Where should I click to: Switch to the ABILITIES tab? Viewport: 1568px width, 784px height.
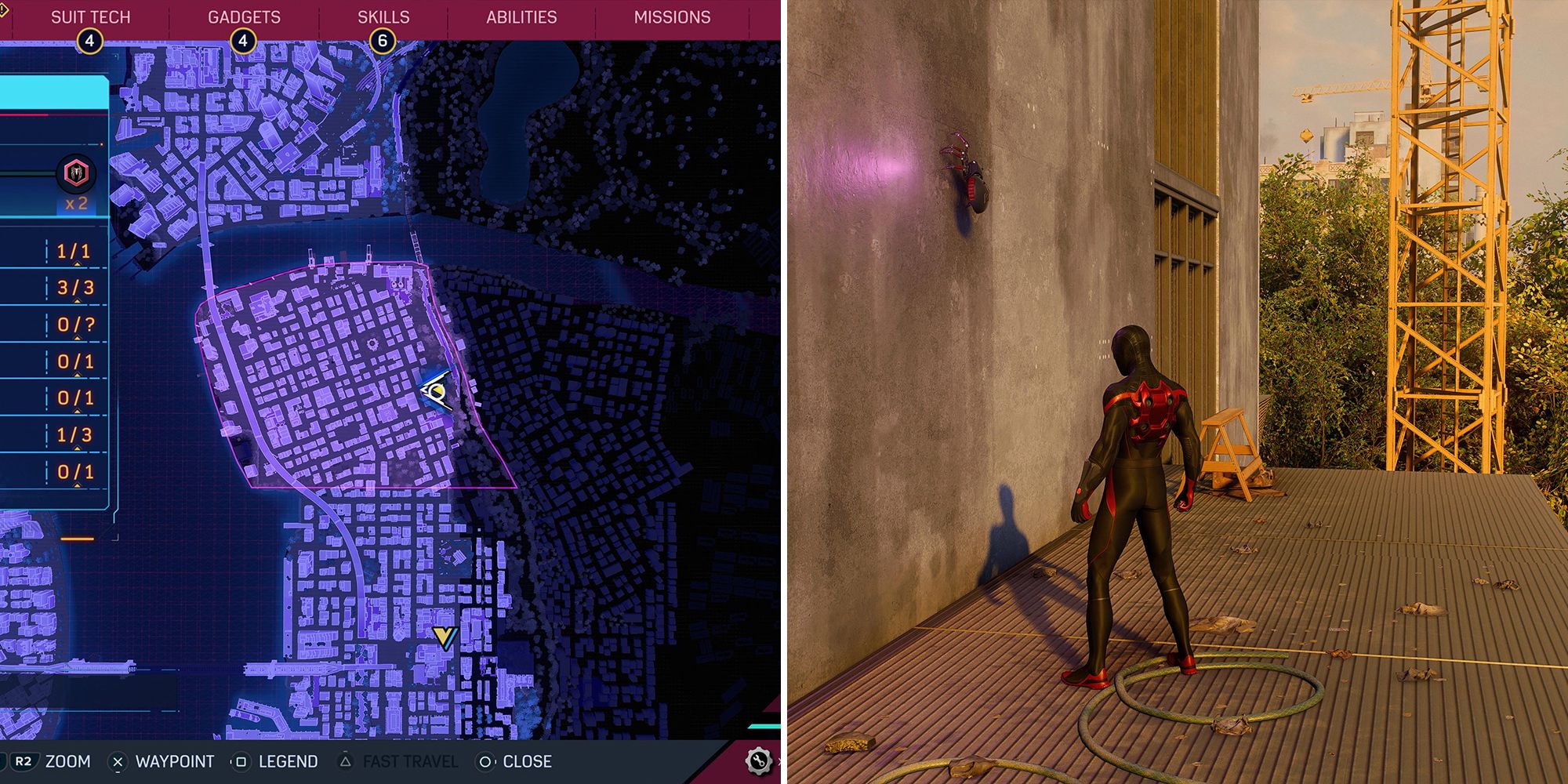click(523, 16)
